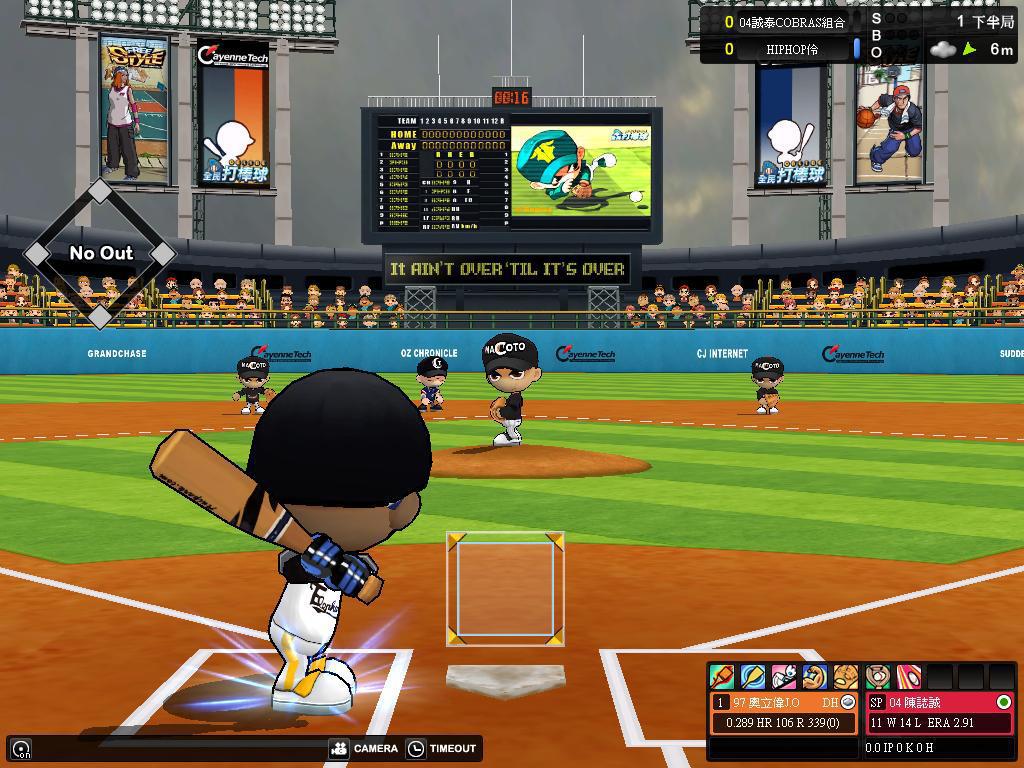Click the pitch target strike zone box

[505, 588]
